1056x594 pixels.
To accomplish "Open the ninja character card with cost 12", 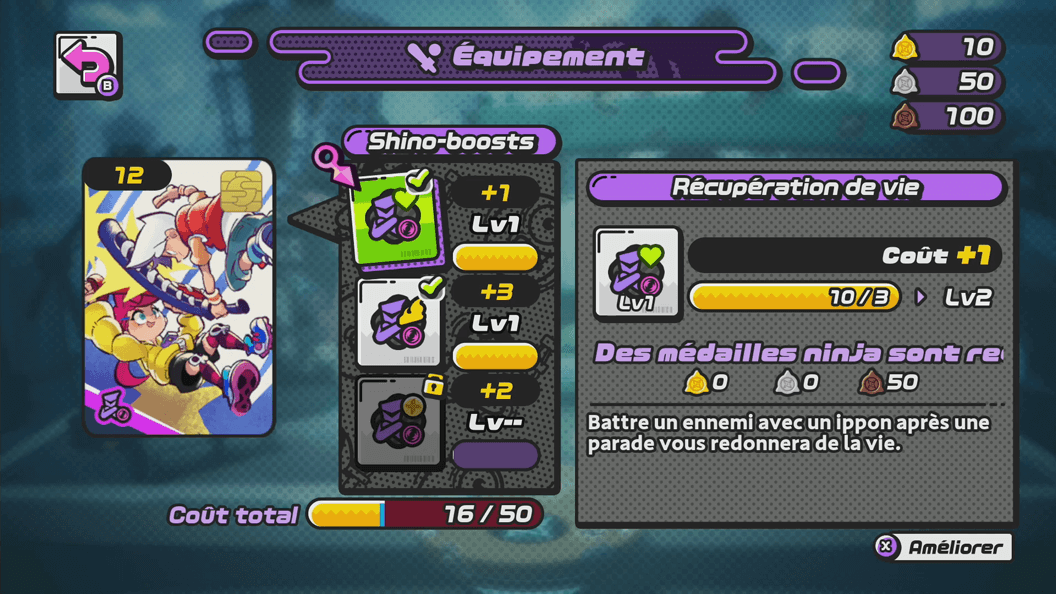I will [179, 297].
